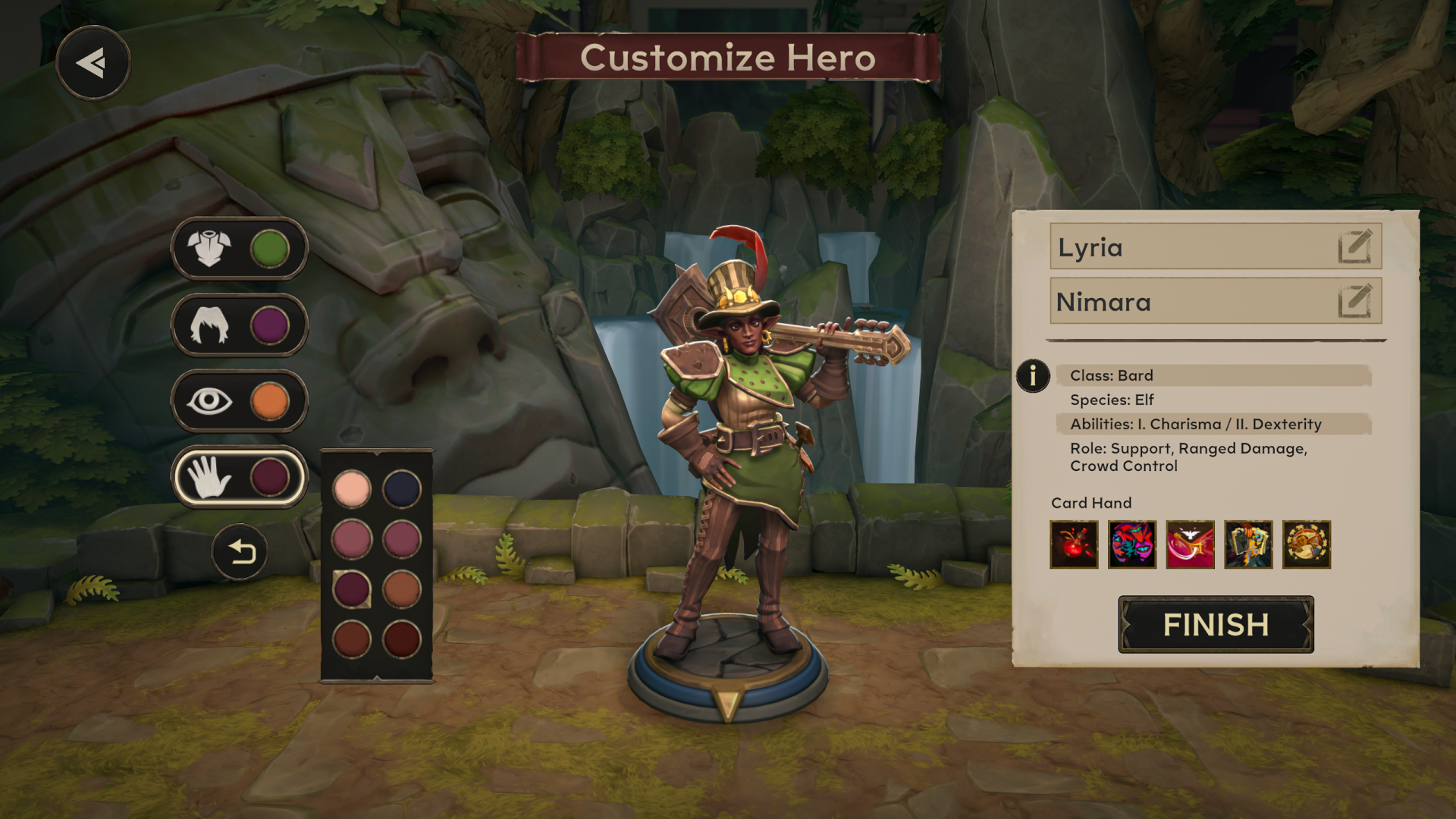
Task: Pick the light pink skin swatch
Action: pyautogui.click(x=351, y=489)
